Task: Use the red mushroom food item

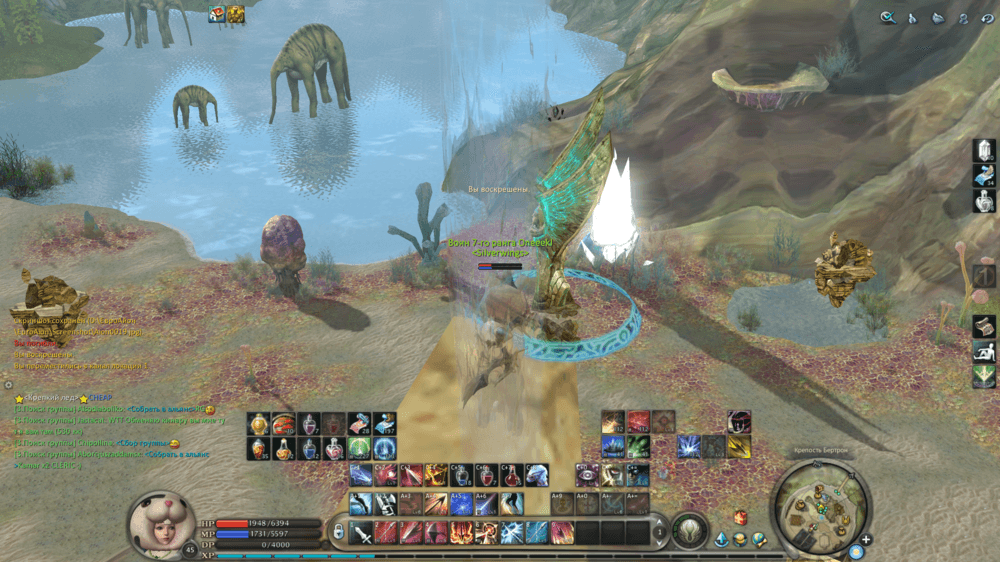Action: click(x=284, y=424)
